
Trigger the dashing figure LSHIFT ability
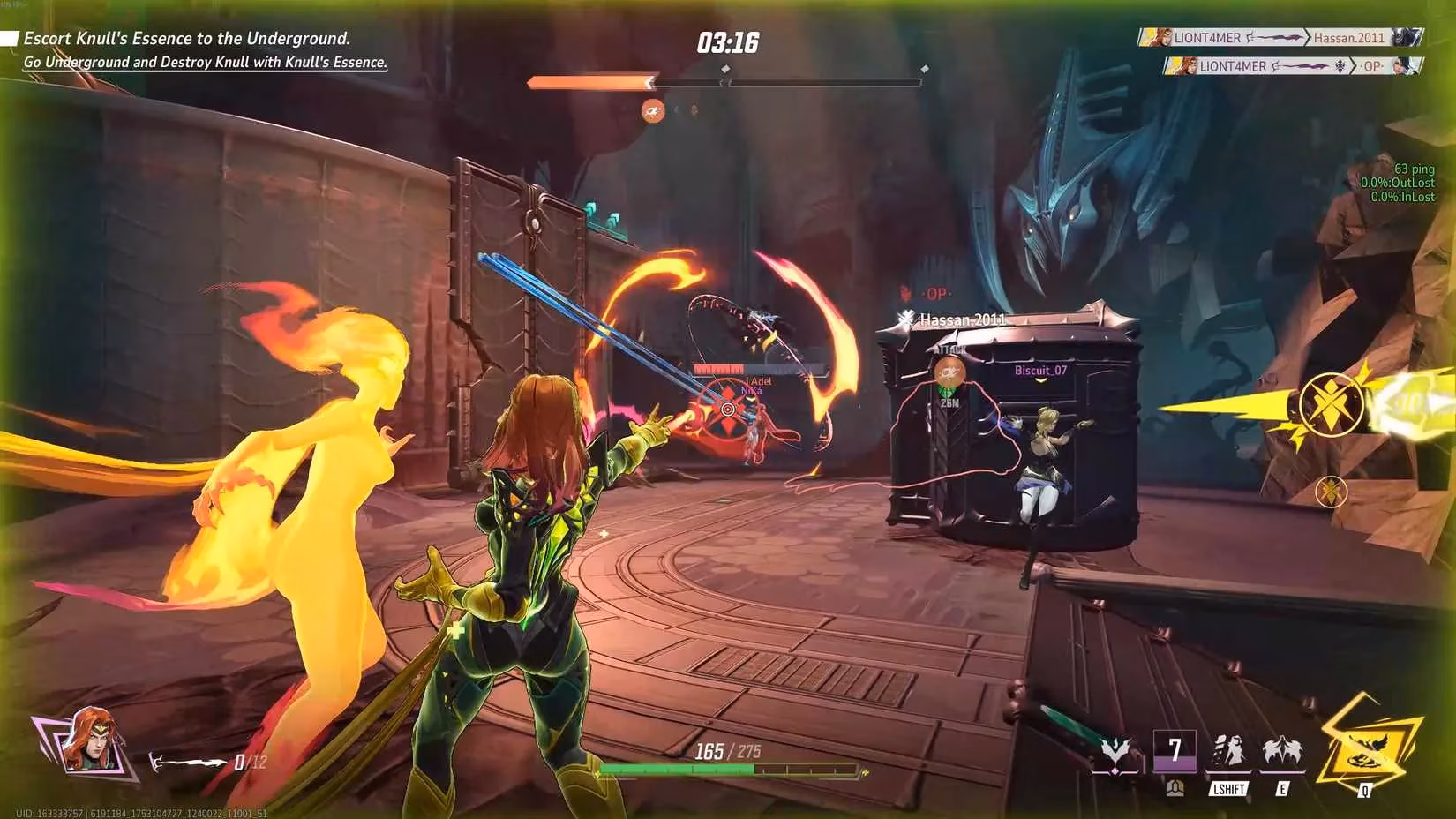click(x=1228, y=752)
